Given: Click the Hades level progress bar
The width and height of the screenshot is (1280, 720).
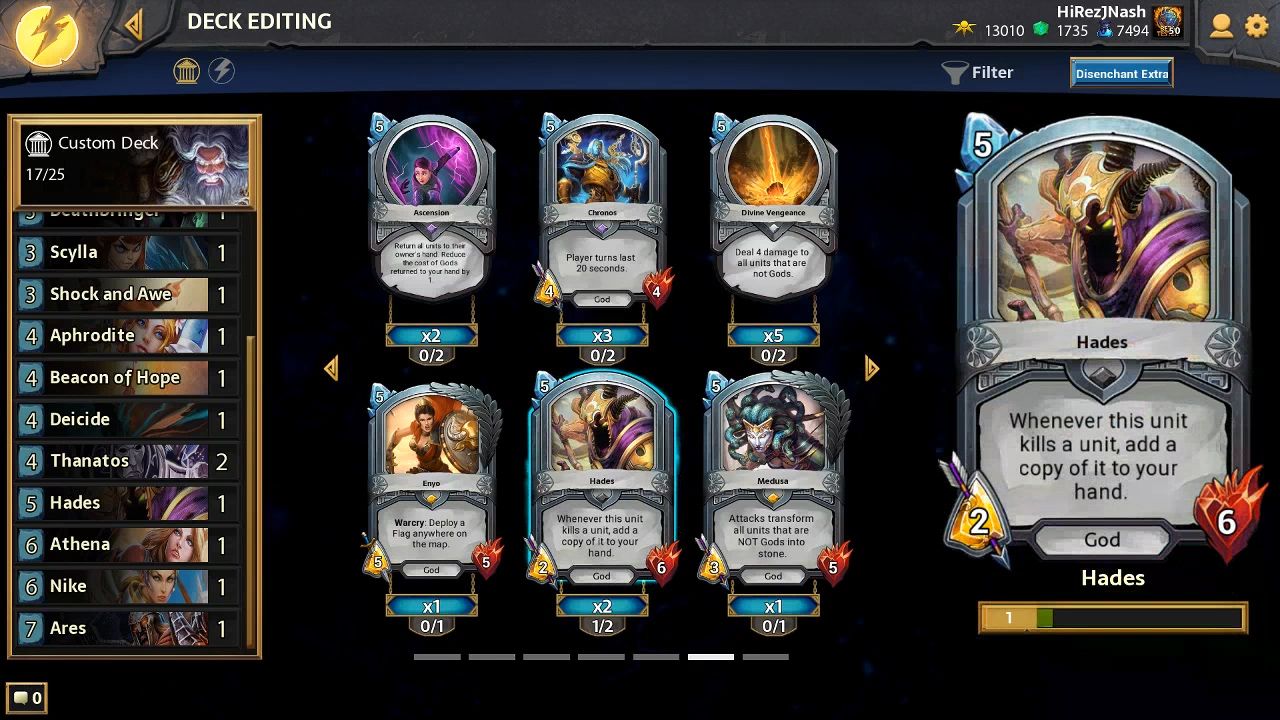Looking at the screenshot, I should tap(1112, 618).
